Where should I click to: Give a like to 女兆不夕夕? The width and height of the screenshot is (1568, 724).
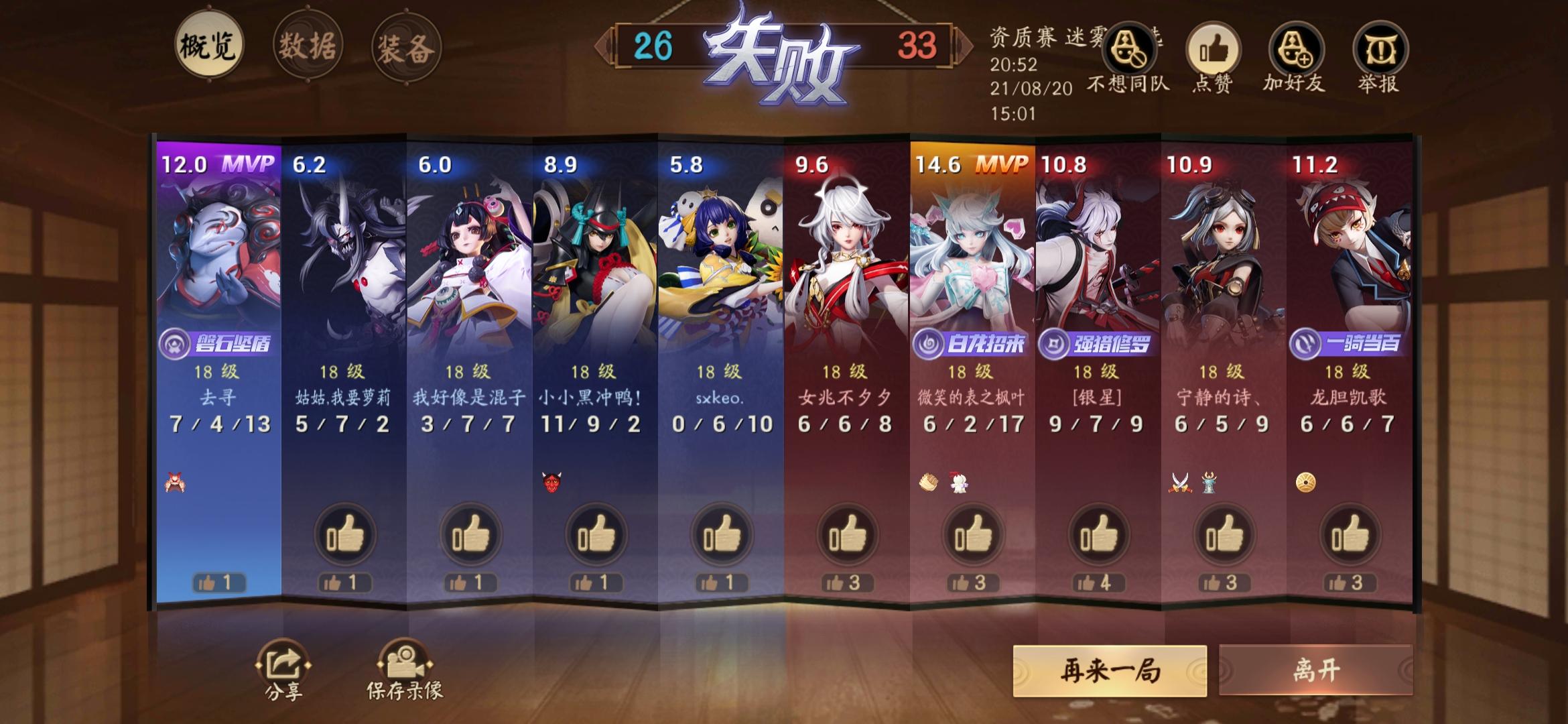[x=847, y=533]
